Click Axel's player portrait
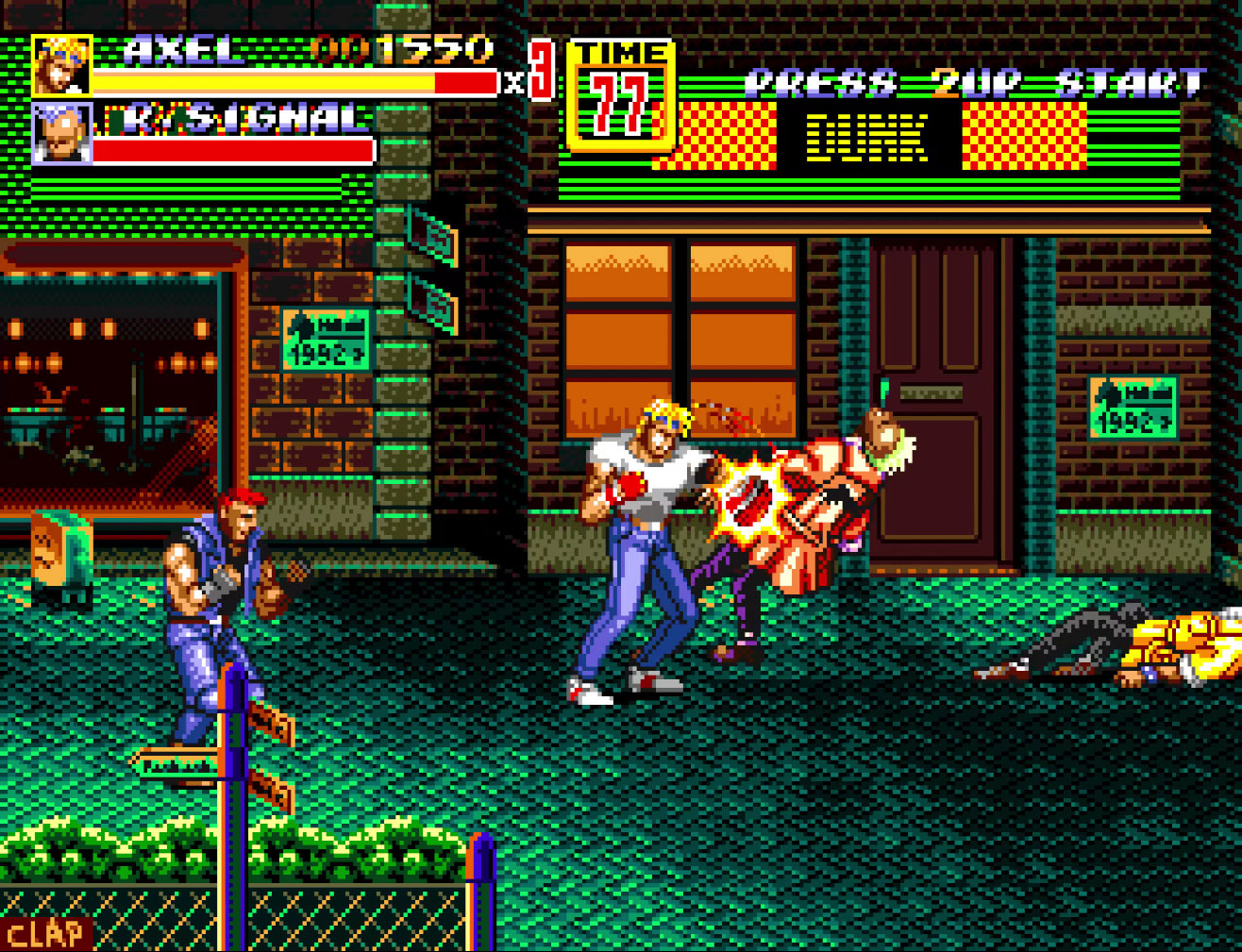This screenshot has height=952, width=1242. [x=62, y=65]
